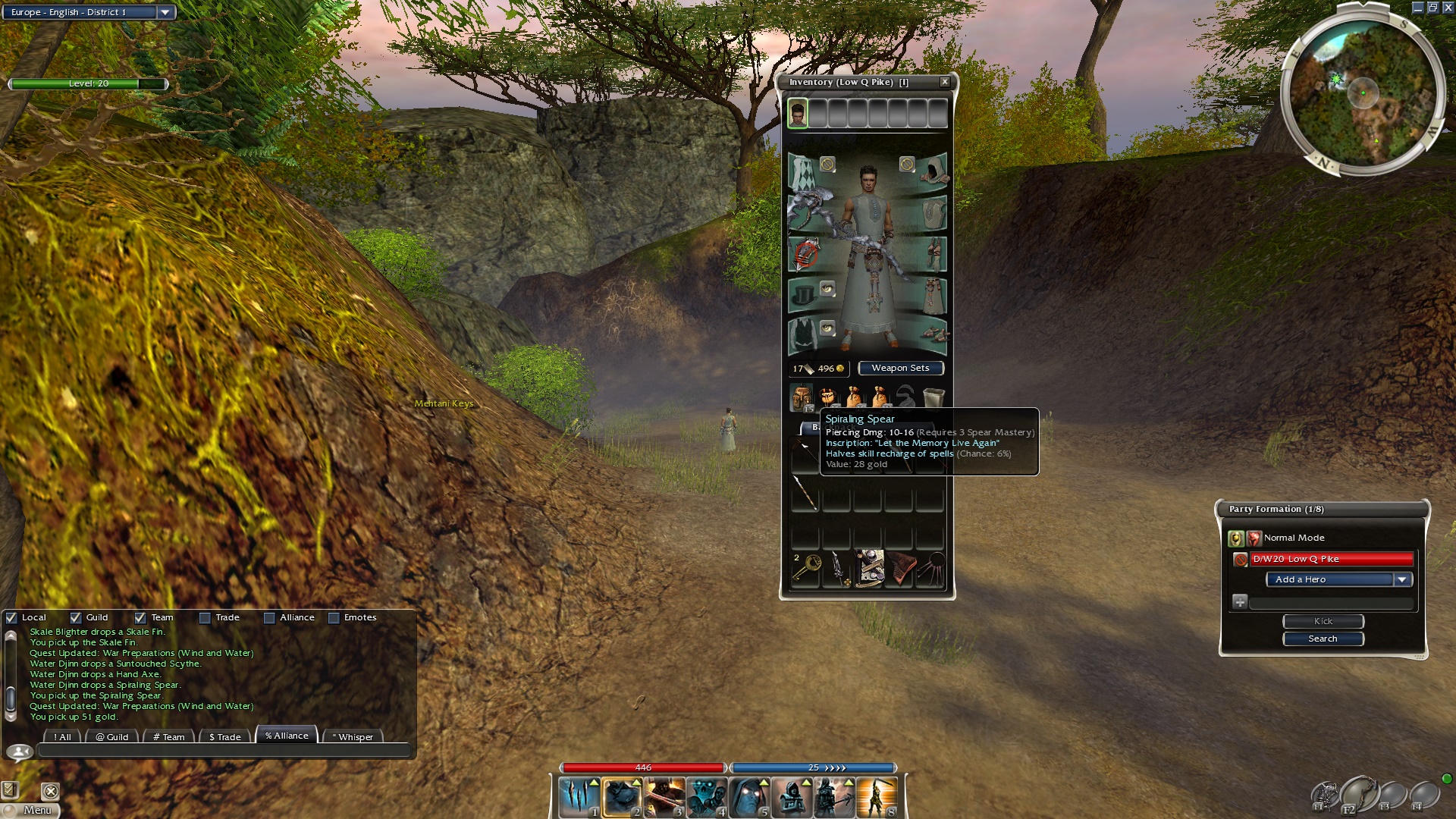
Task: Activate the first skill on the skill bar
Action: (579, 797)
